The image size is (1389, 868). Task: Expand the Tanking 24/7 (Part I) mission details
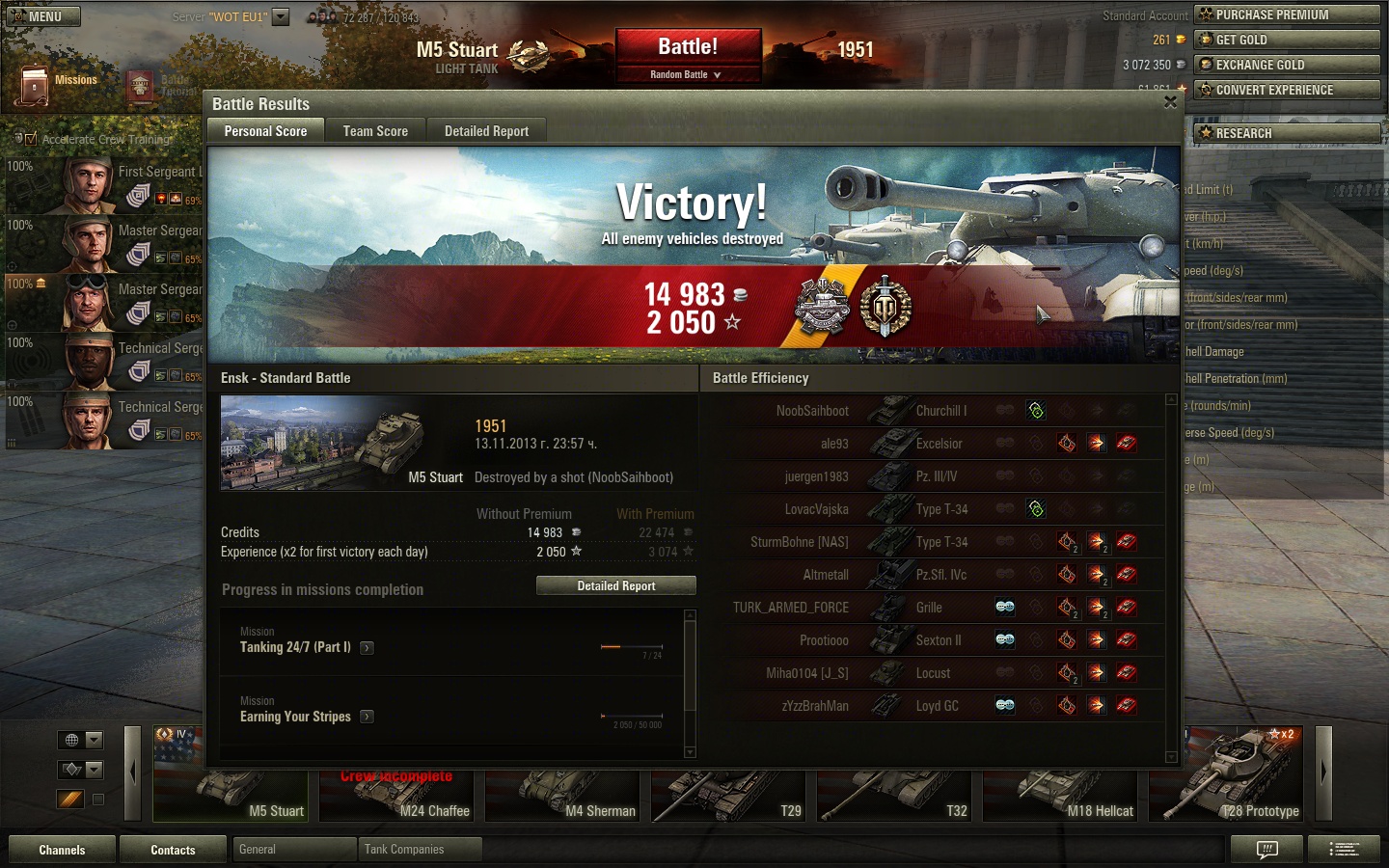pos(367,648)
